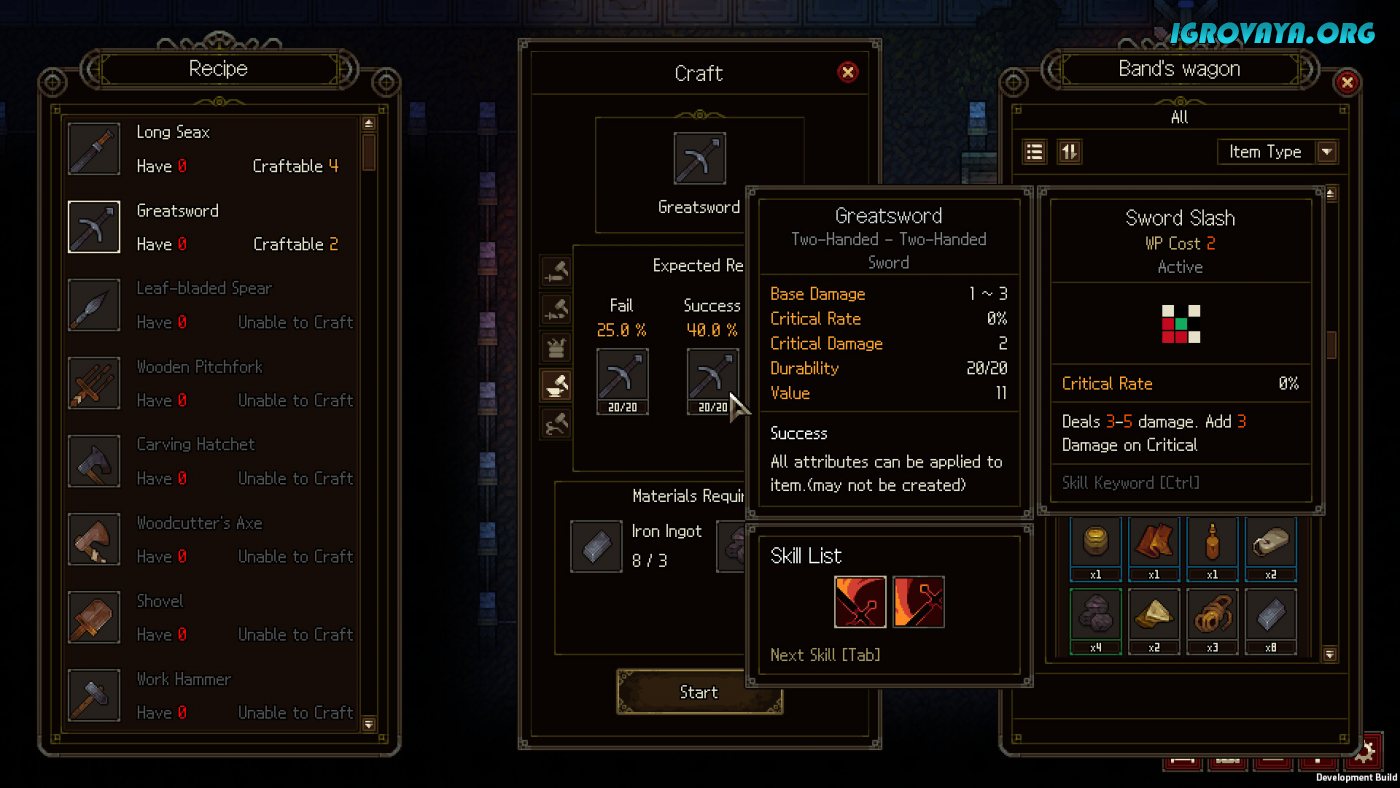Select the Carving Hatchet recipe
The width and height of the screenshot is (1400, 788).
tap(210, 461)
